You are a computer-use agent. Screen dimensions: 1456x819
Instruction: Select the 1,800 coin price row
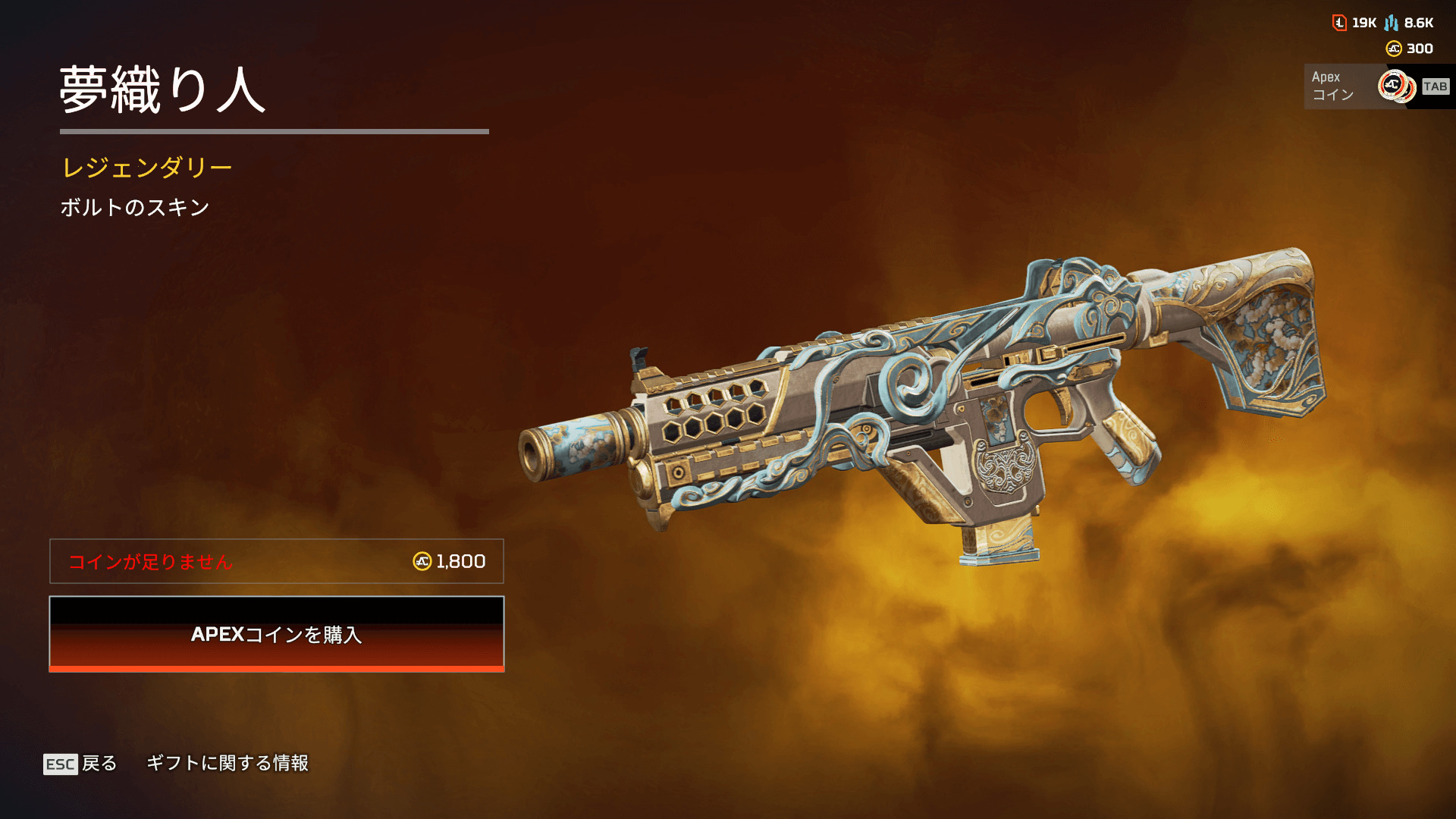point(277,561)
